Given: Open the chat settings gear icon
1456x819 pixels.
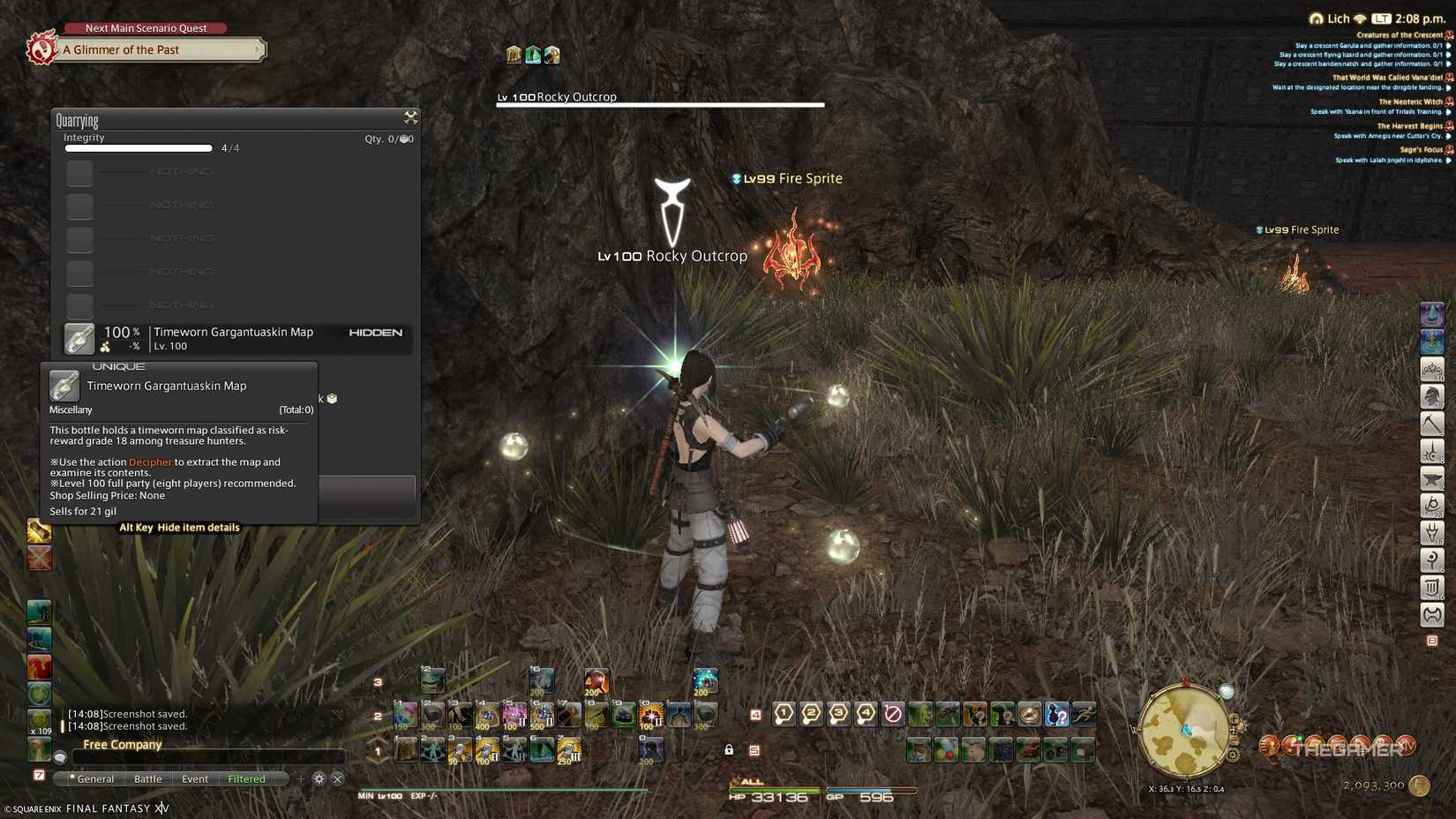Looking at the screenshot, I should point(319,779).
